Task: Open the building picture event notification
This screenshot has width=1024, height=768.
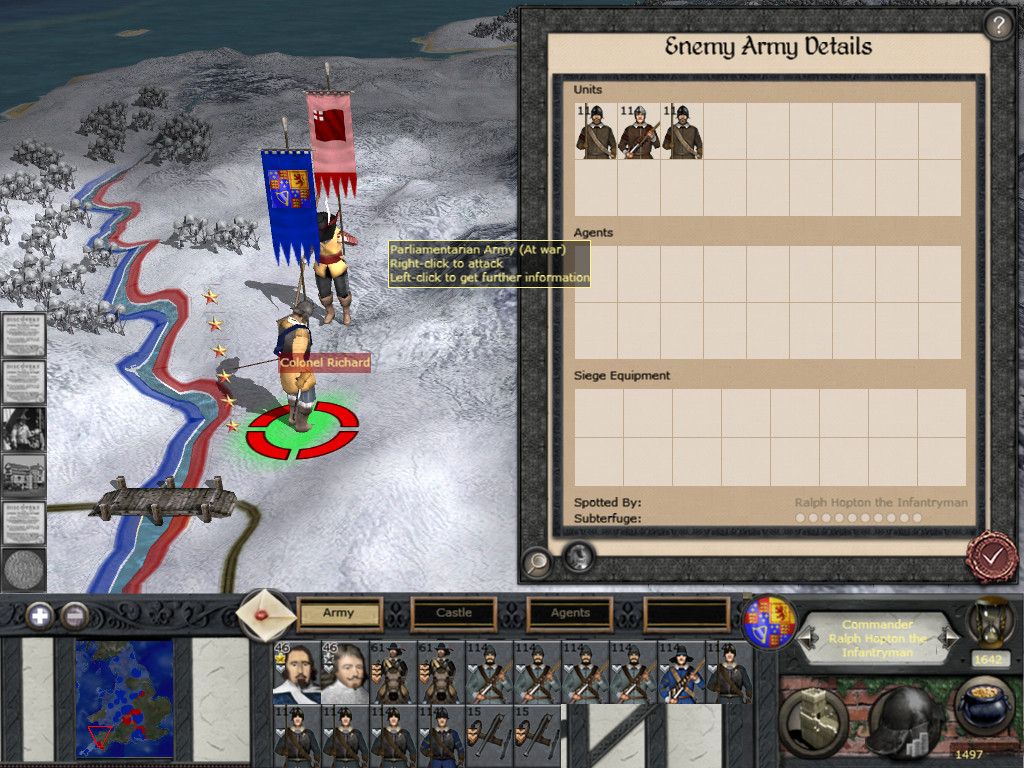Action: (x=22, y=474)
